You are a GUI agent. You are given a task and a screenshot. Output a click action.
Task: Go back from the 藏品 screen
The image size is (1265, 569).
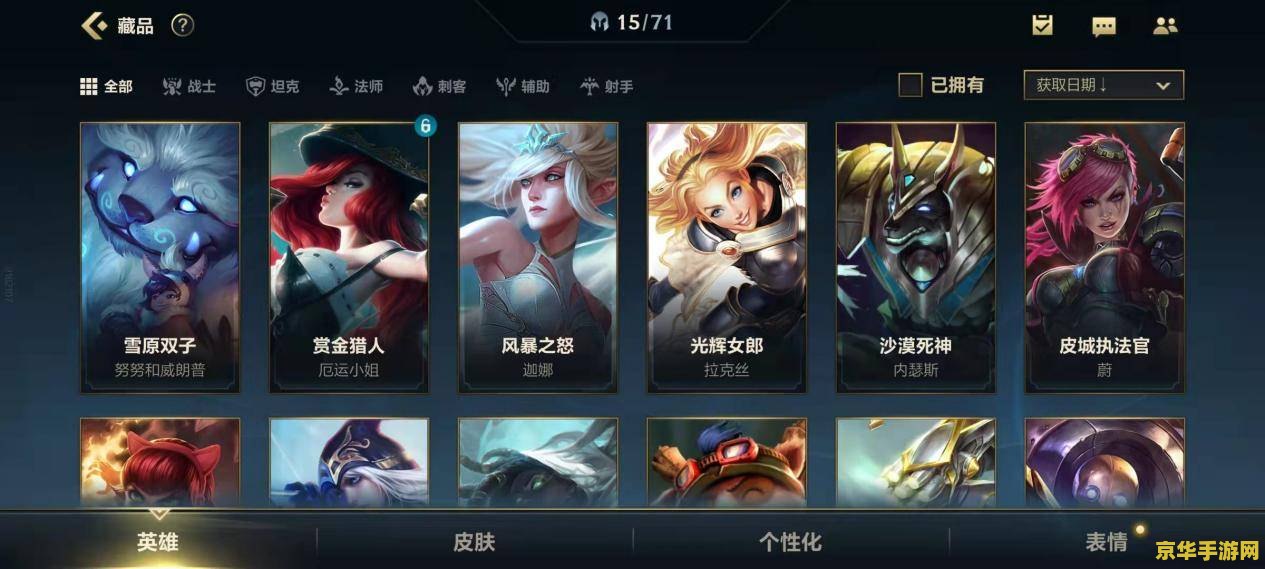coord(94,25)
